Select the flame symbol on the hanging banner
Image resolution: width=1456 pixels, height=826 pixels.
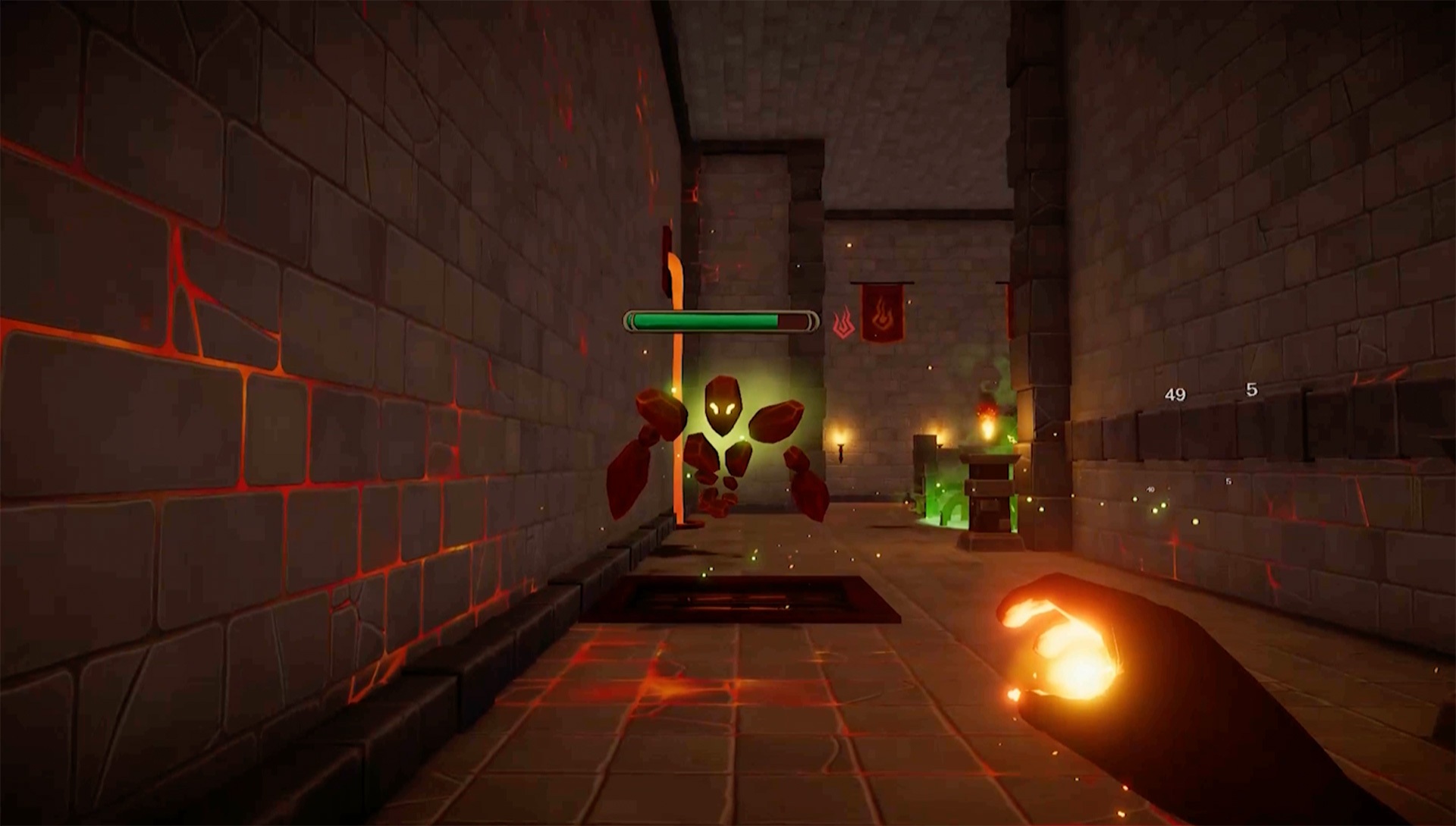(x=883, y=315)
